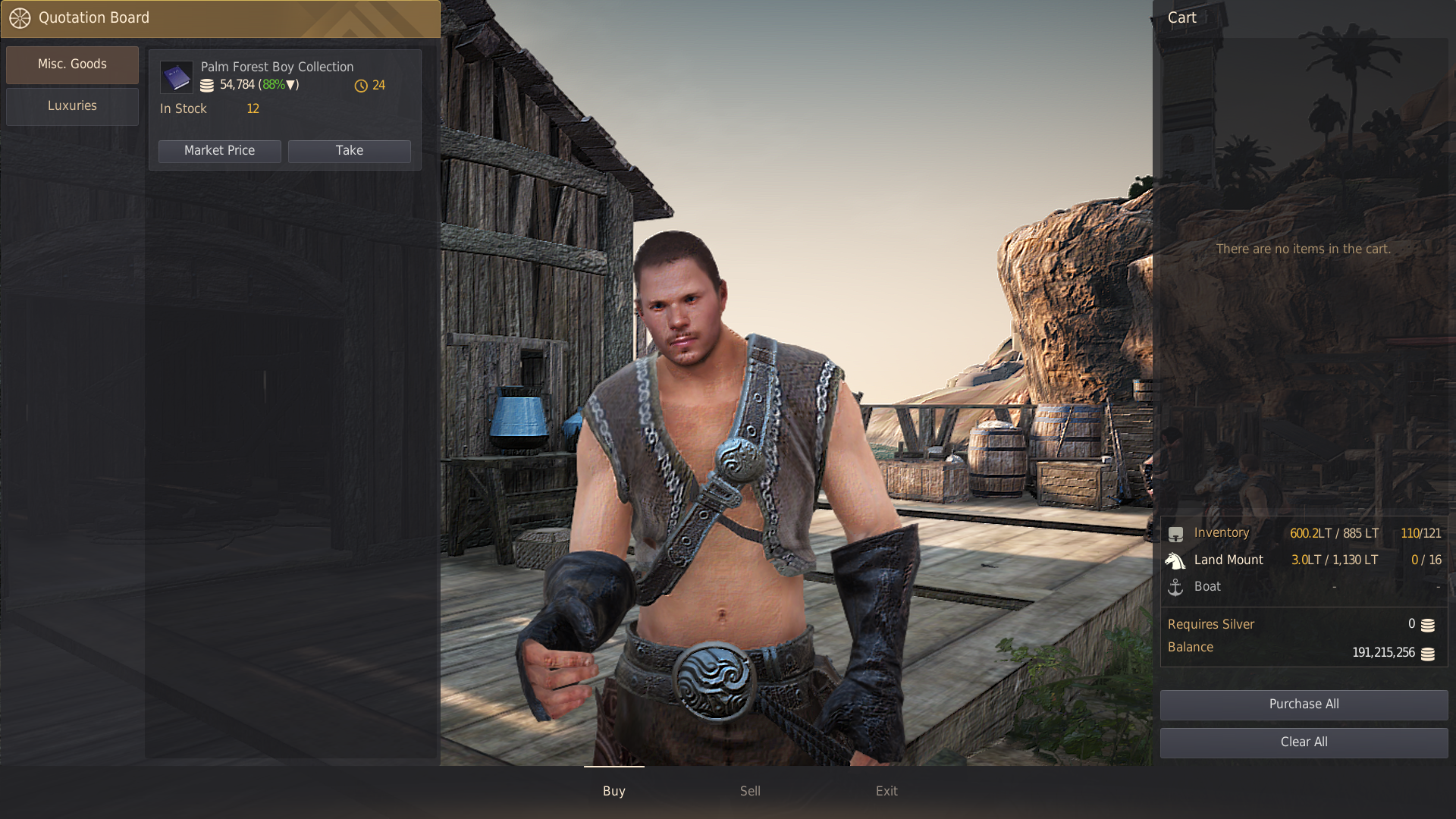Choose the Inventory storage row

1304,533
